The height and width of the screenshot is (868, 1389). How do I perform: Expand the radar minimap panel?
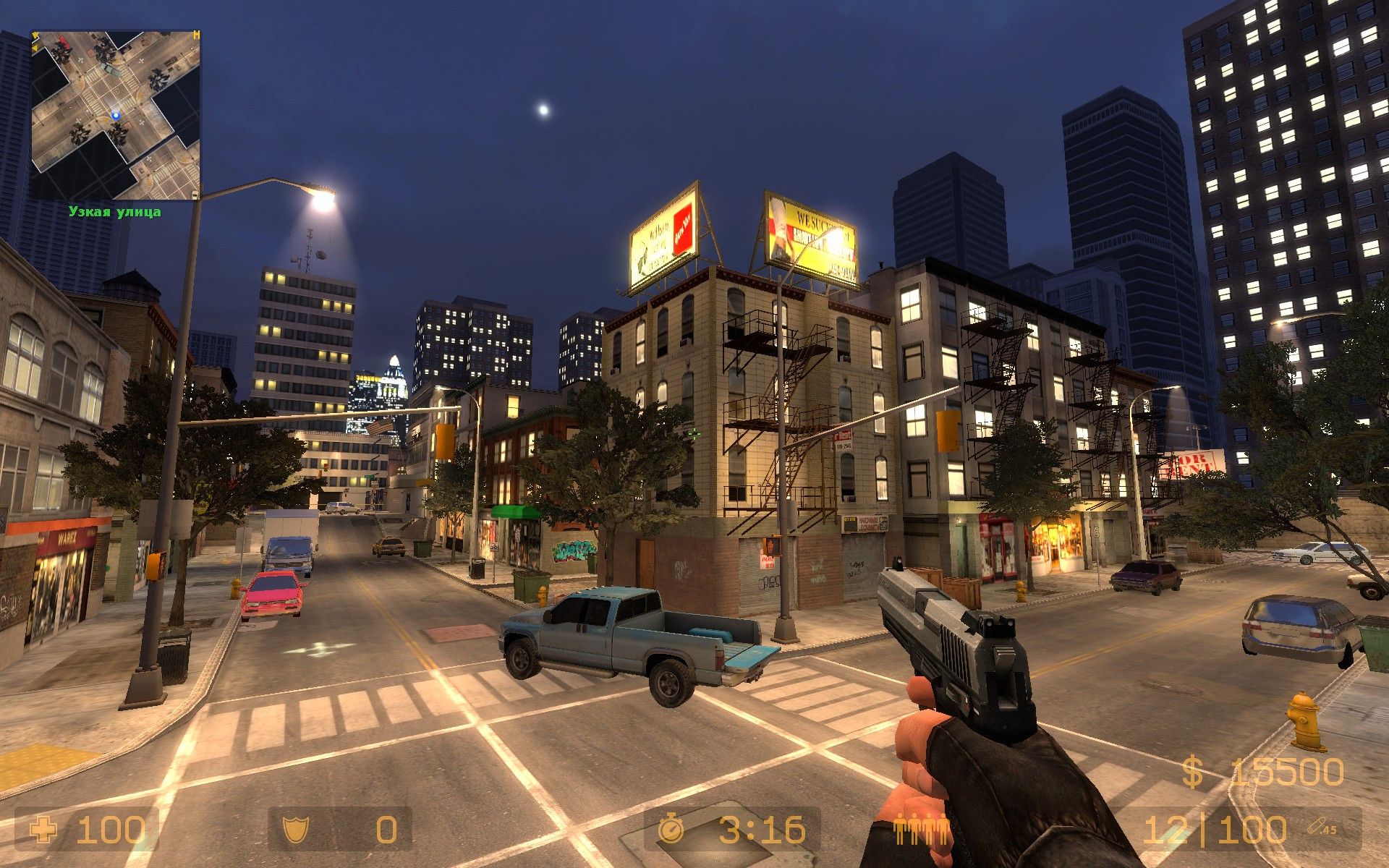coord(118,114)
